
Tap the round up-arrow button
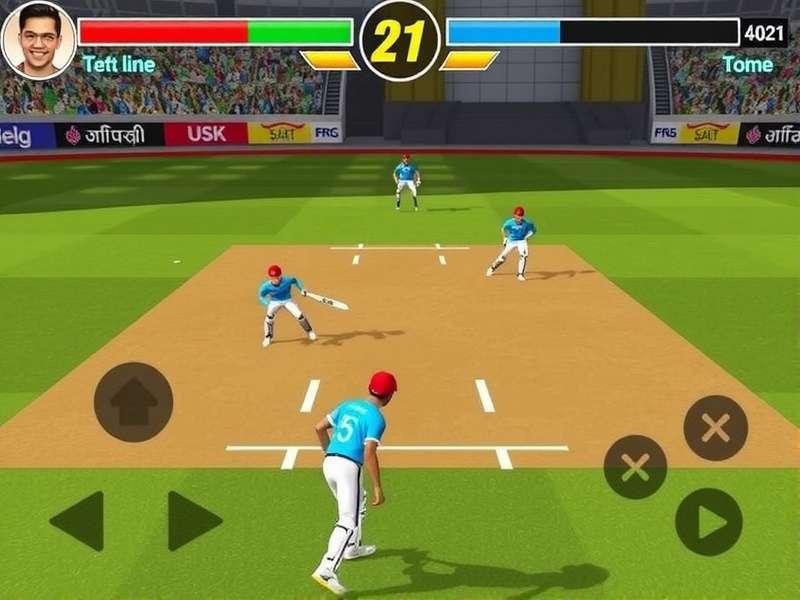pyautogui.click(x=133, y=402)
